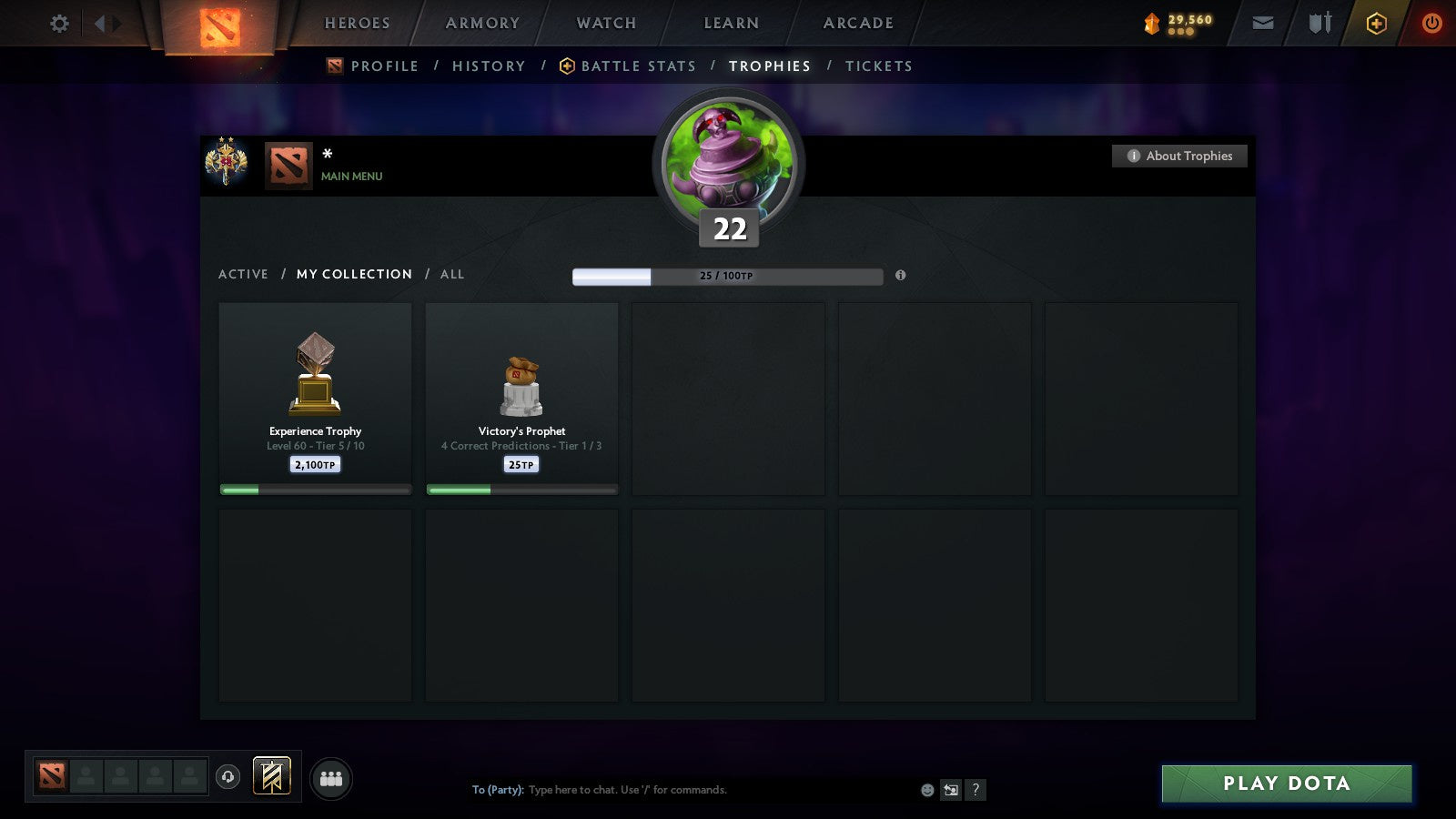Open the settings gear icon
1456x819 pixels.
pyautogui.click(x=59, y=24)
